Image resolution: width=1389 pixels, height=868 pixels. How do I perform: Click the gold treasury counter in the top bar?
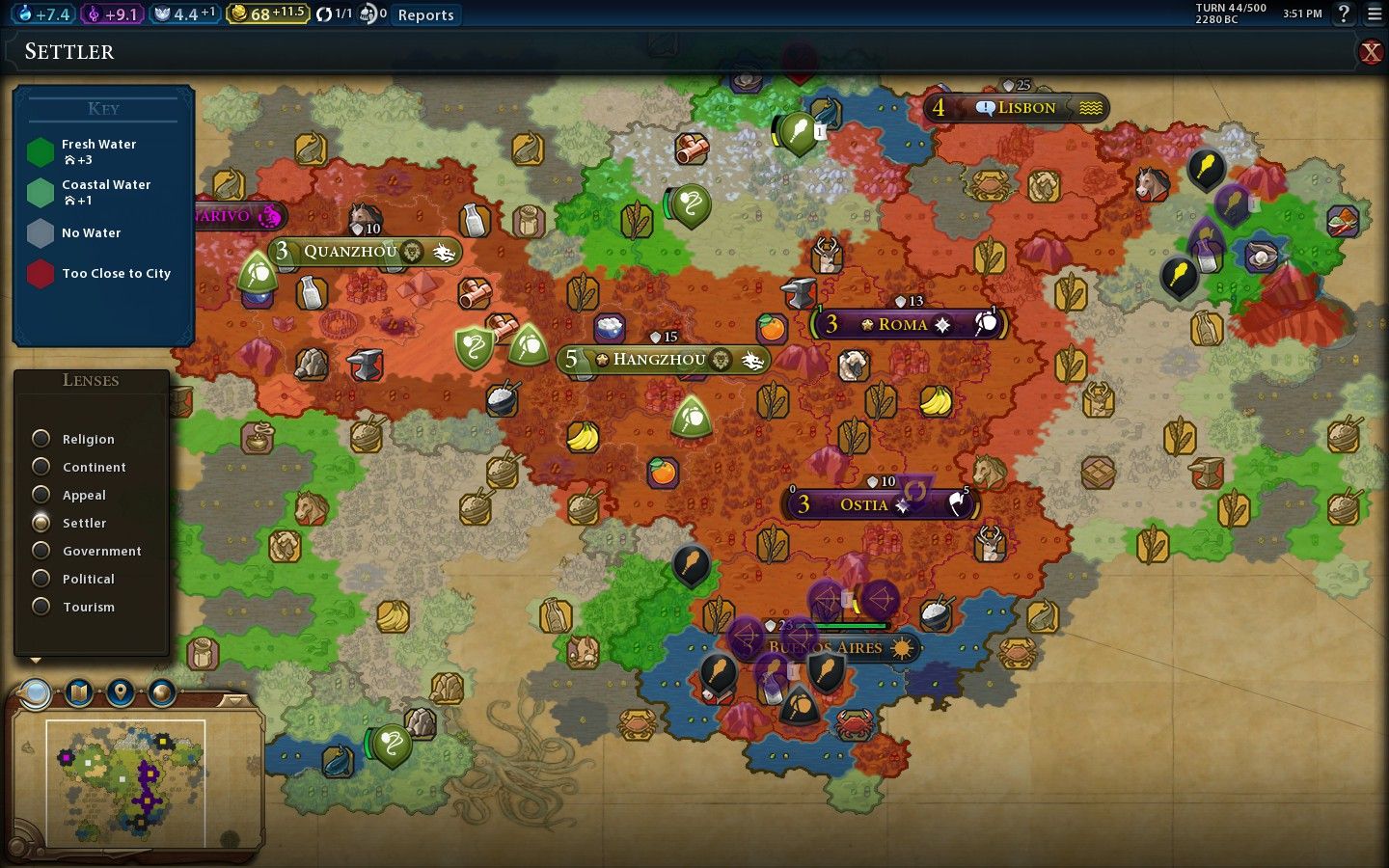click(x=267, y=14)
